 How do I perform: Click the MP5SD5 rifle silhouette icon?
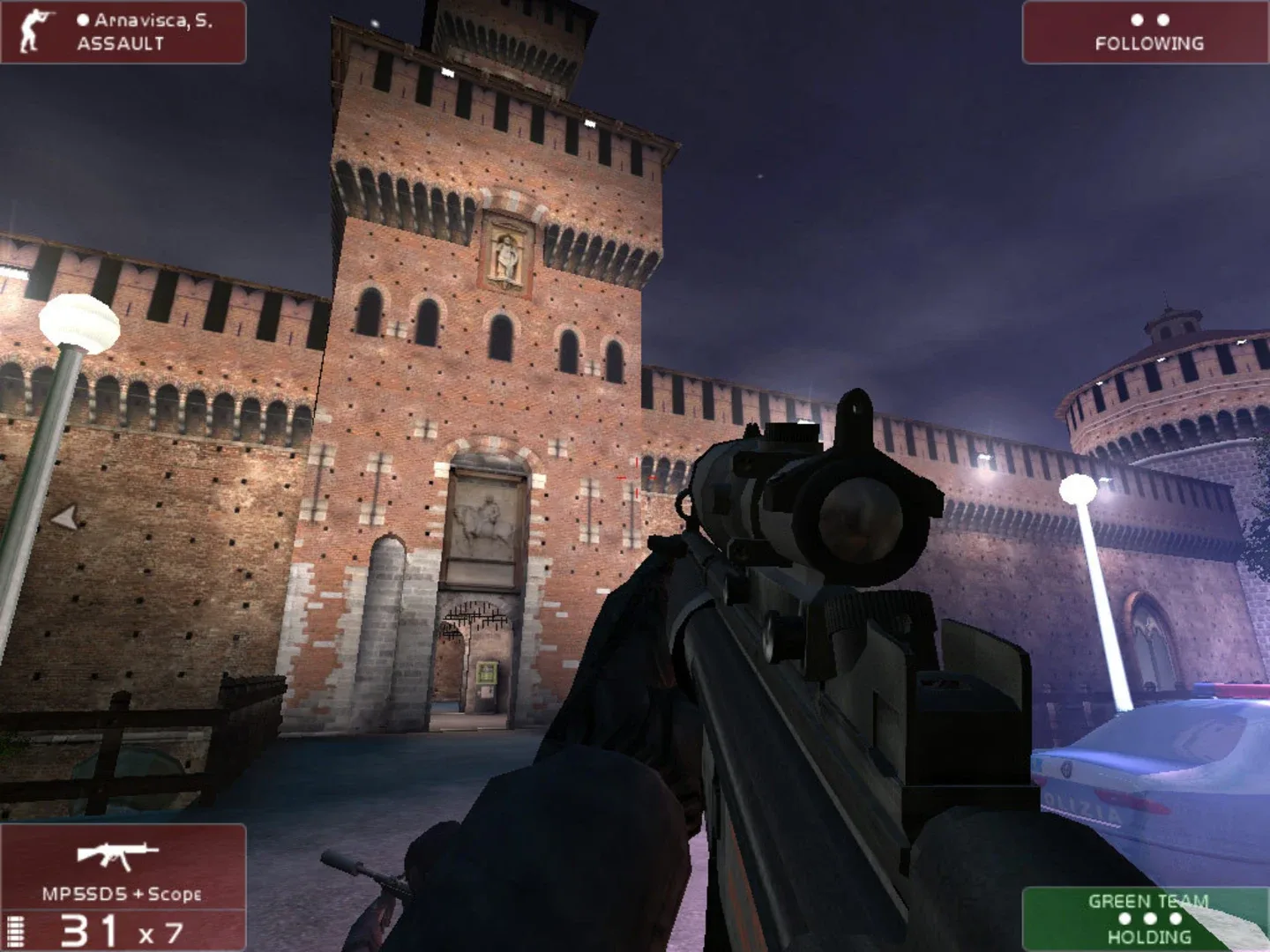click(117, 857)
